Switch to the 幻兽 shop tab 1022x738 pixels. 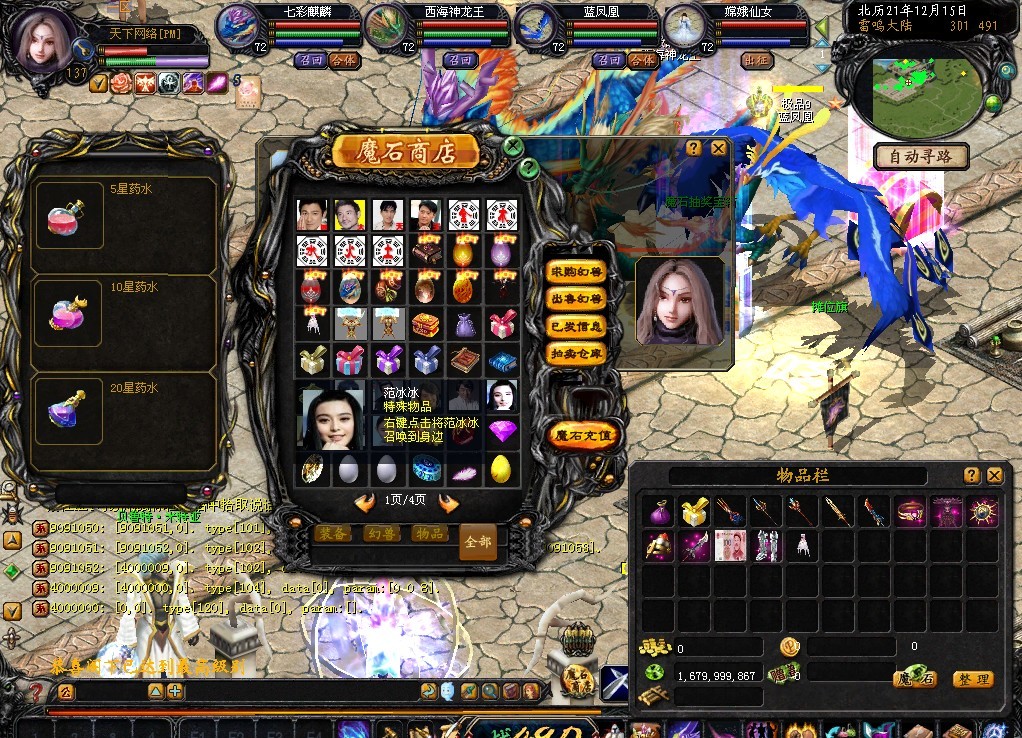(381, 534)
